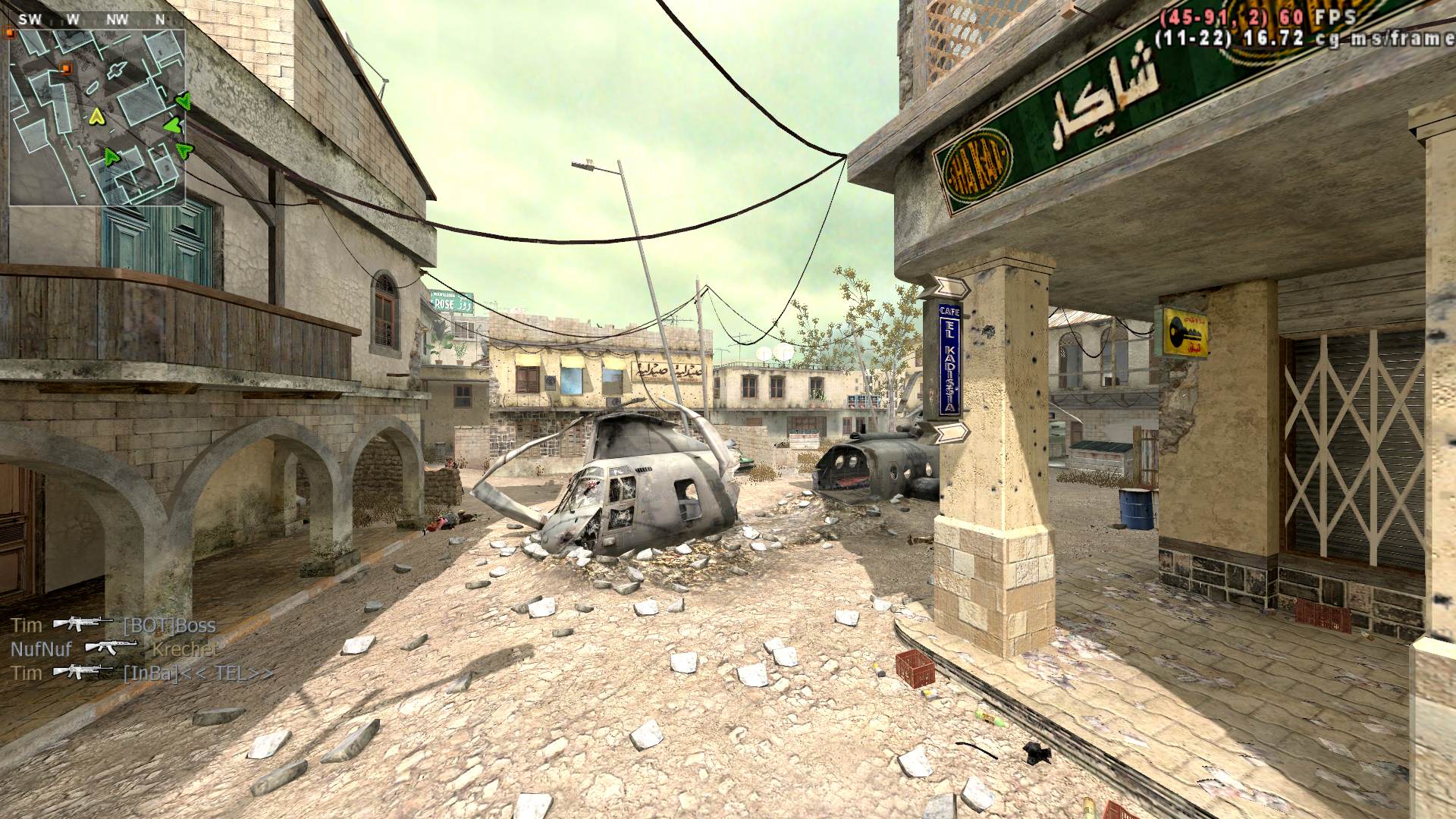1456x819 pixels.
Task: Click the minimap in the corner
Action: coord(97,118)
